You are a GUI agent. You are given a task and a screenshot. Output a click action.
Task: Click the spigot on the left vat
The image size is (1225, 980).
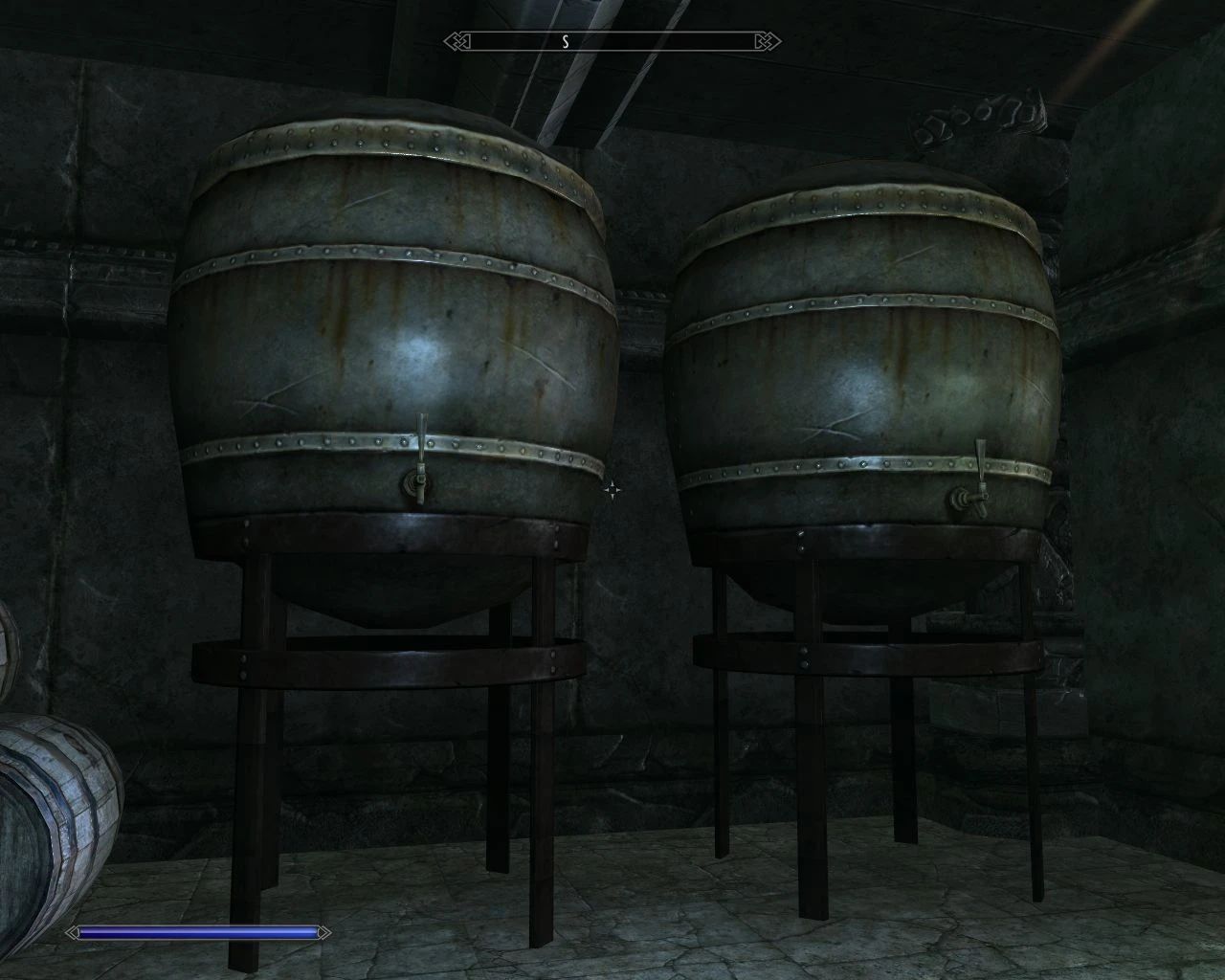coord(421,483)
